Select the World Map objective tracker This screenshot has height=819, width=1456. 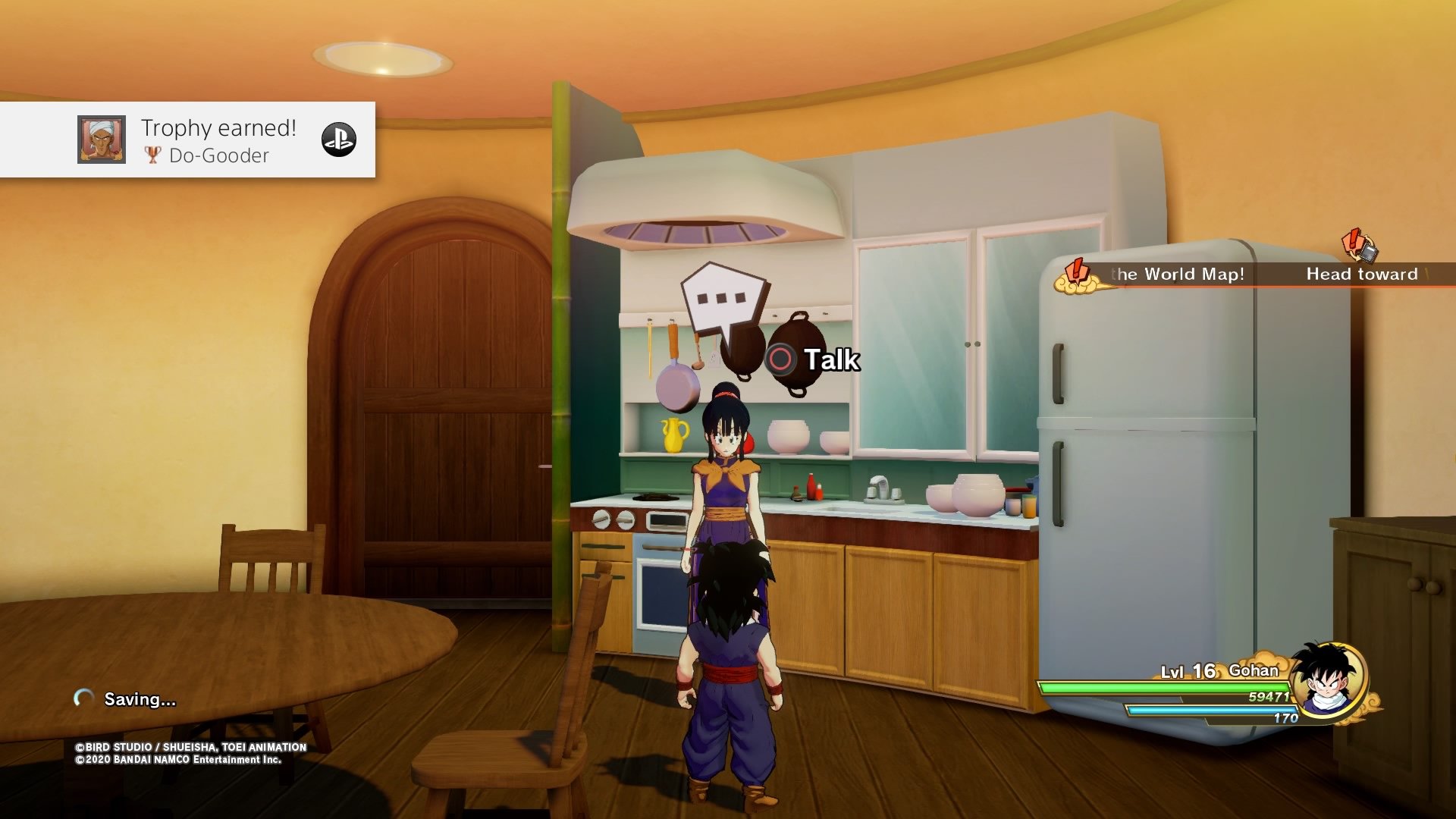point(1168,274)
